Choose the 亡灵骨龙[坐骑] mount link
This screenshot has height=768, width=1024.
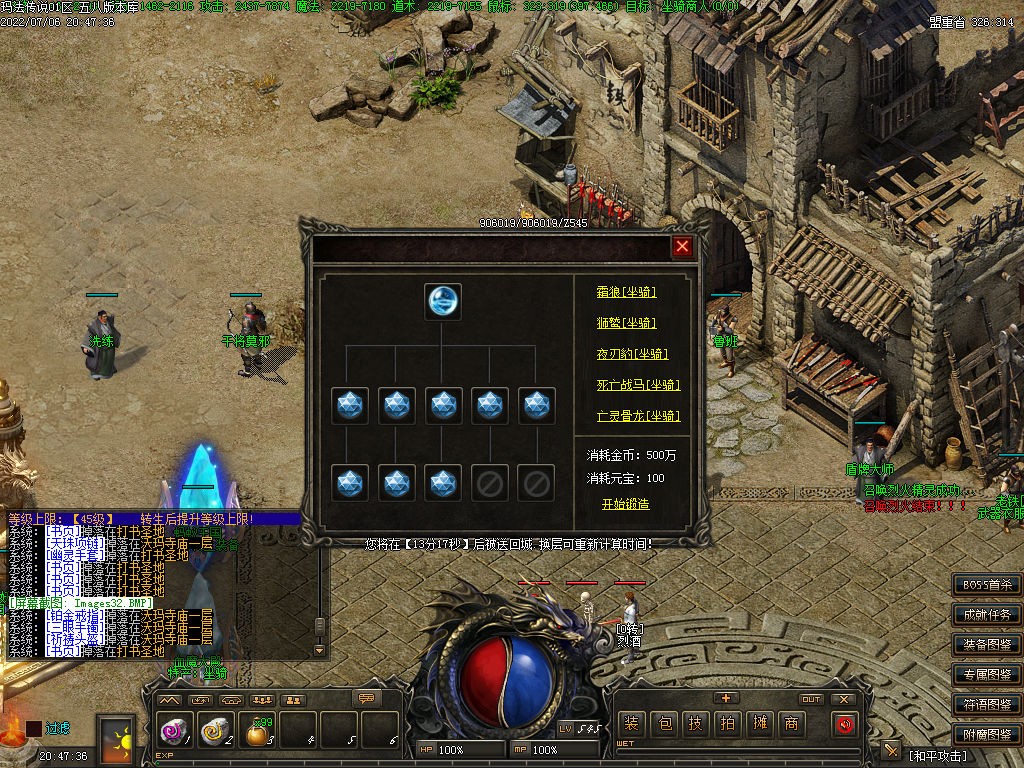pos(638,416)
